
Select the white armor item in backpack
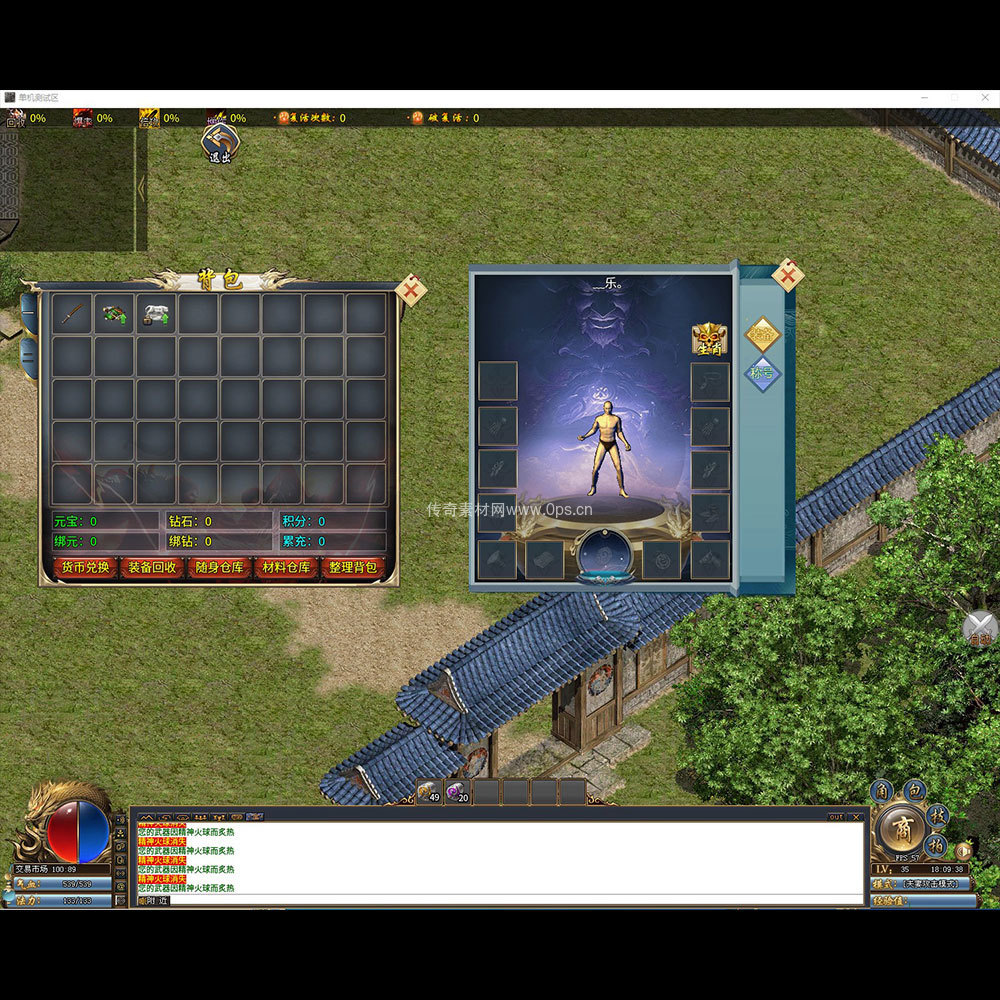pos(156,314)
